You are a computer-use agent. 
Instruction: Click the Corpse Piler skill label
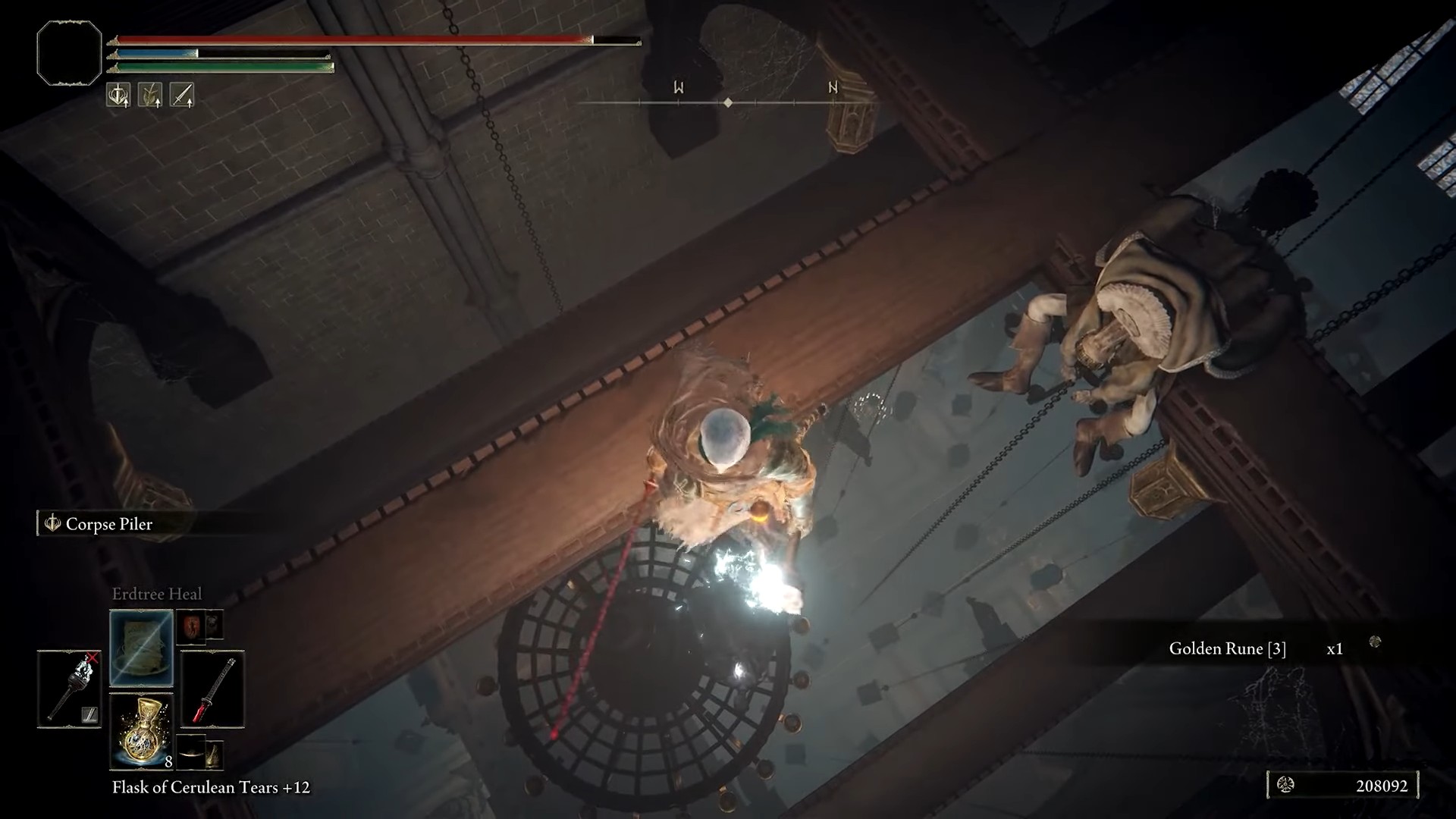tap(108, 524)
